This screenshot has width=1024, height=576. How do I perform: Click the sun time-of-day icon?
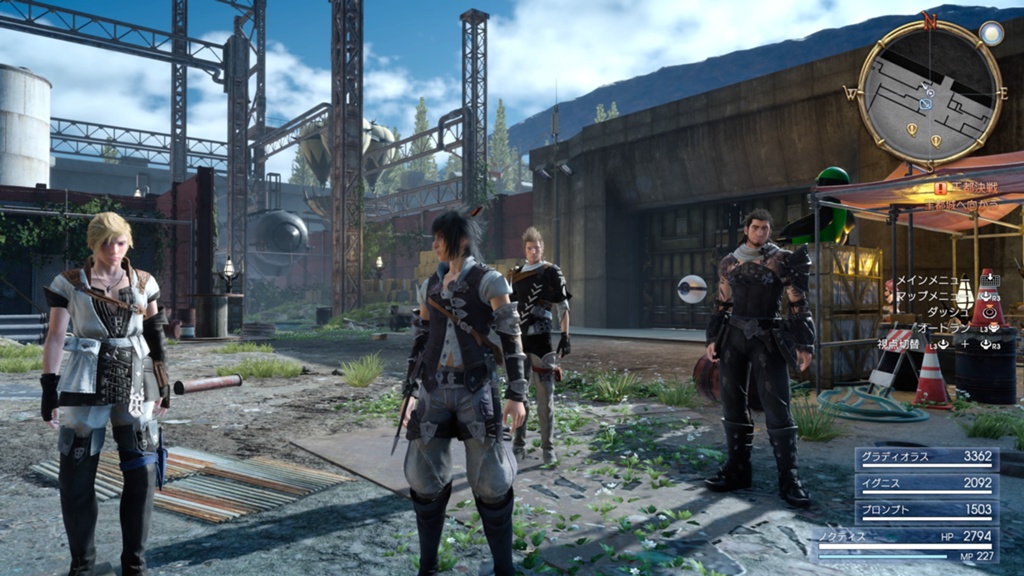pyautogui.click(x=992, y=33)
